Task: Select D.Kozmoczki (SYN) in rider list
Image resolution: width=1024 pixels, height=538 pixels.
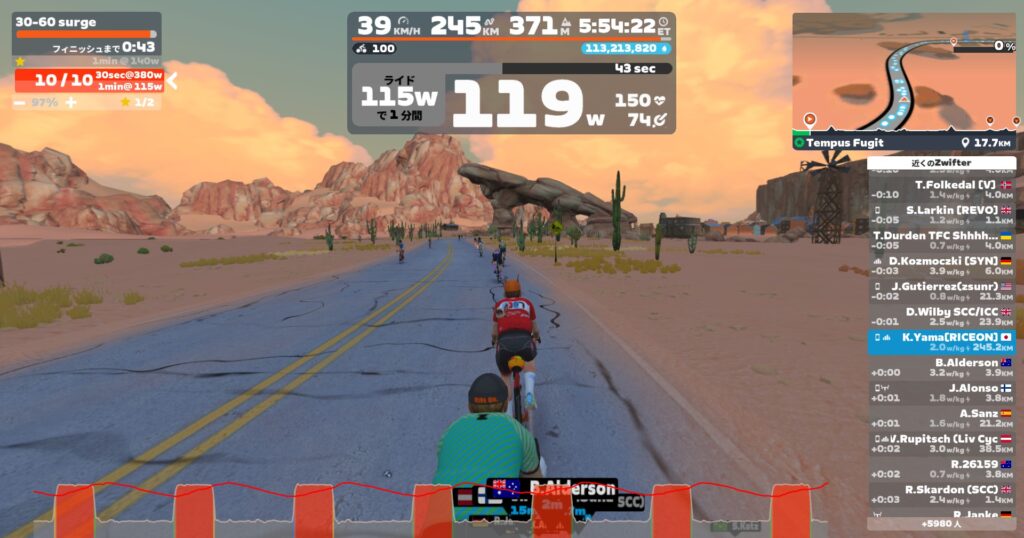Action: [x=941, y=265]
